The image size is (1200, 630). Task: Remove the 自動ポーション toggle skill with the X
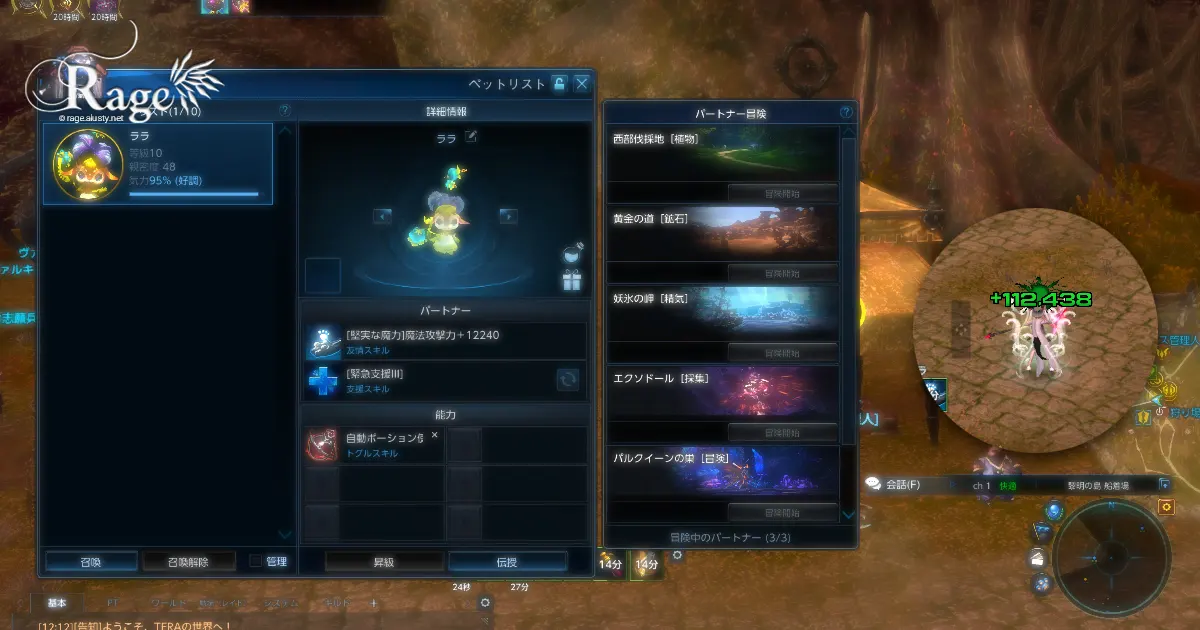[x=435, y=435]
